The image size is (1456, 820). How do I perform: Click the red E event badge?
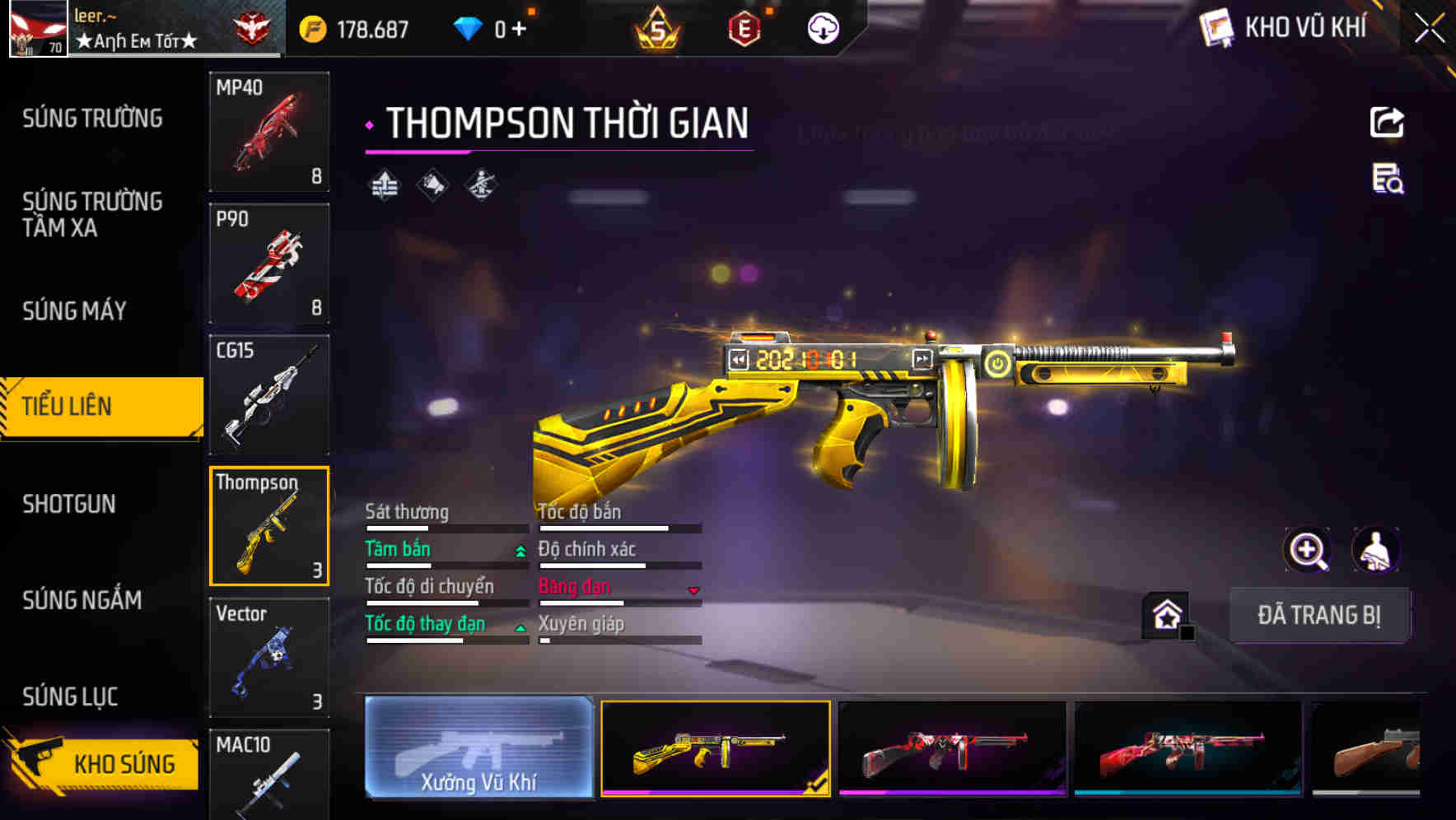(x=744, y=27)
